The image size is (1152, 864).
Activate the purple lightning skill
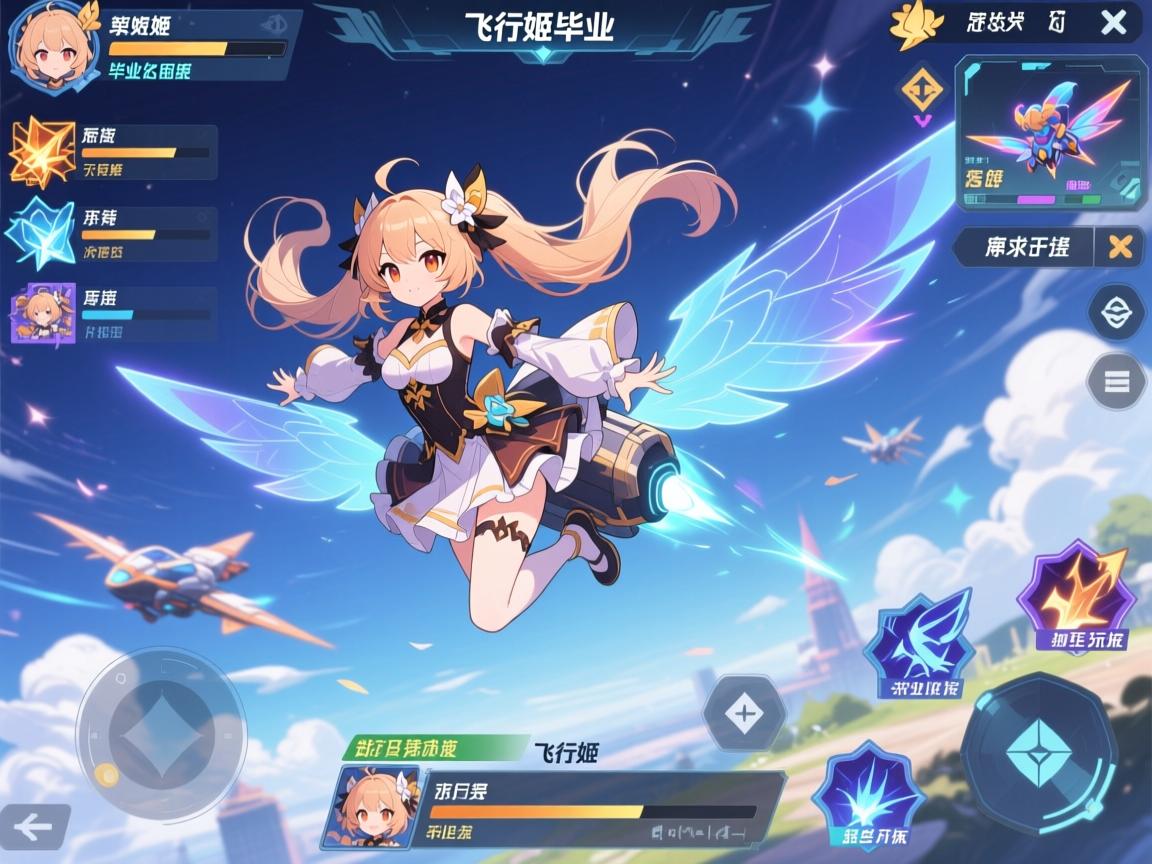click(x=1076, y=596)
